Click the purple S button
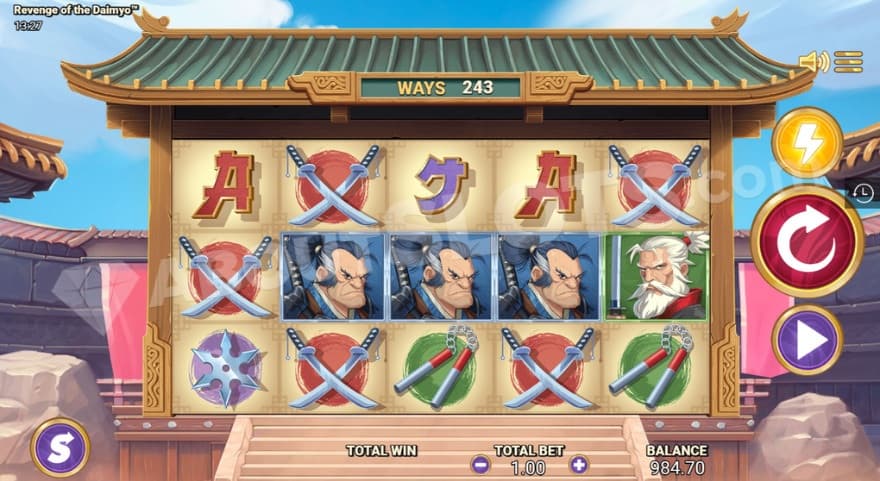 (60, 446)
